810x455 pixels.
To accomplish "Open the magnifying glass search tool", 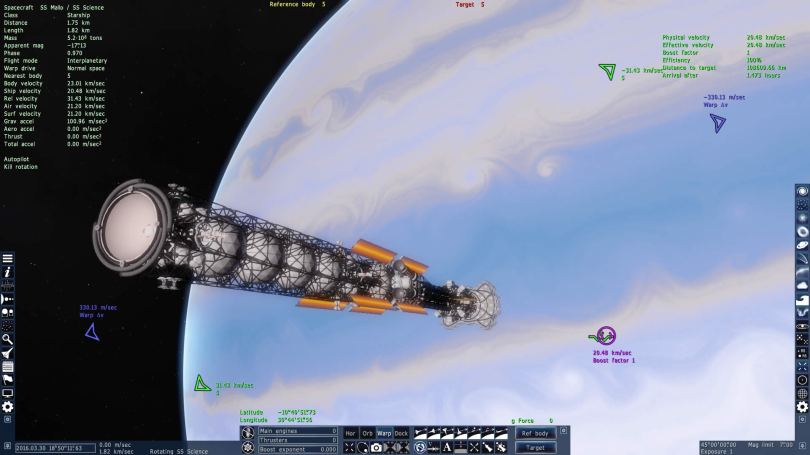I will tap(7, 339).
